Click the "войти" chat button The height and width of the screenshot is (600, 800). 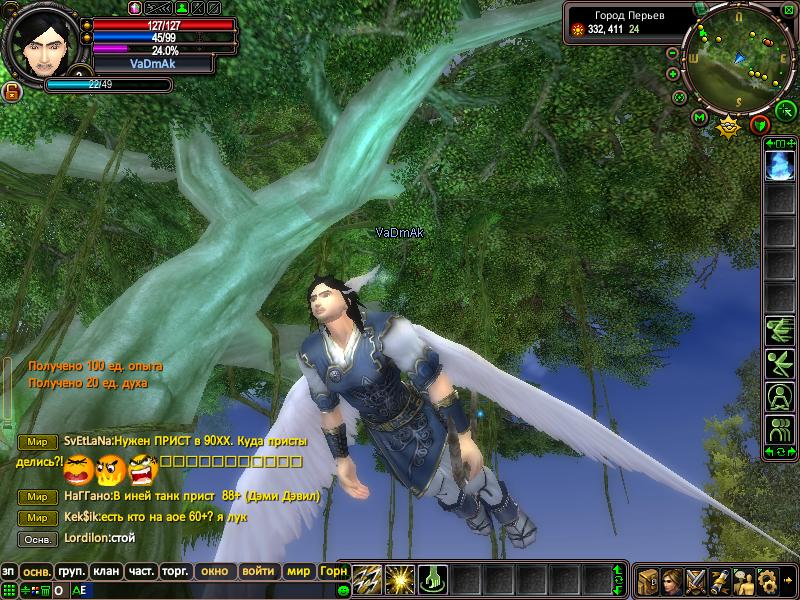coord(258,571)
